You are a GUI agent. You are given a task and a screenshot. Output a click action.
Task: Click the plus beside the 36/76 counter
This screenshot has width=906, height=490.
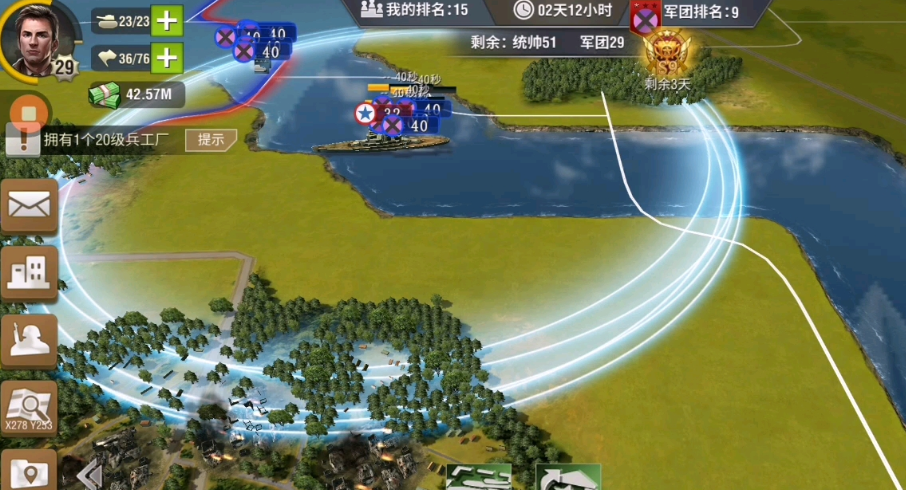[167, 58]
